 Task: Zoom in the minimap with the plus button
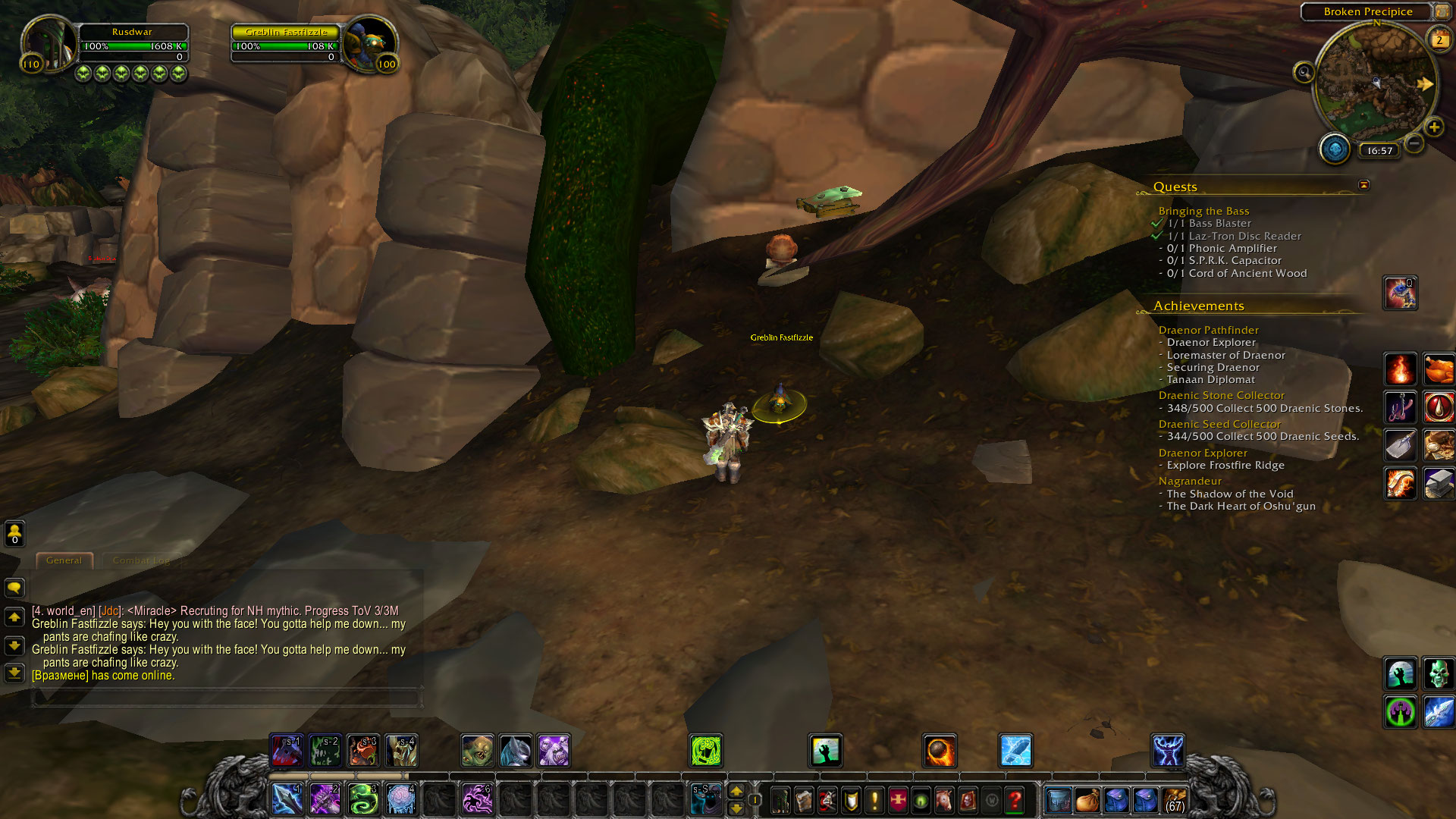[x=1433, y=127]
